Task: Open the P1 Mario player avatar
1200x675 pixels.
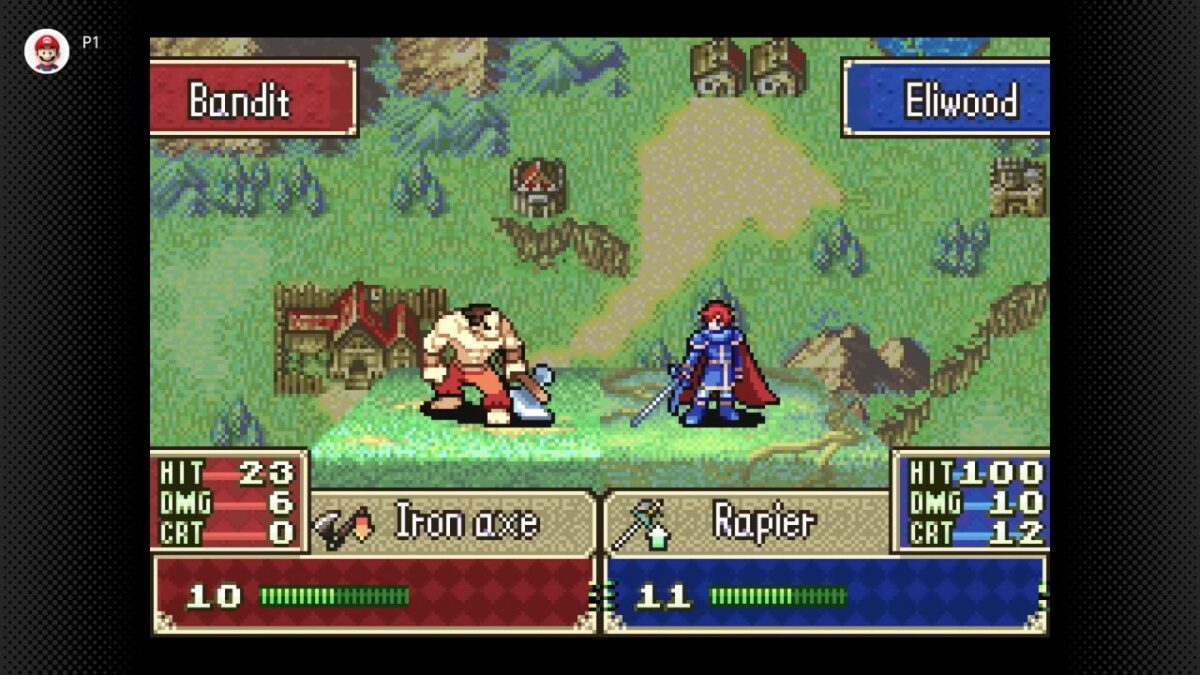Action: pyautogui.click(x=46, y=51)
